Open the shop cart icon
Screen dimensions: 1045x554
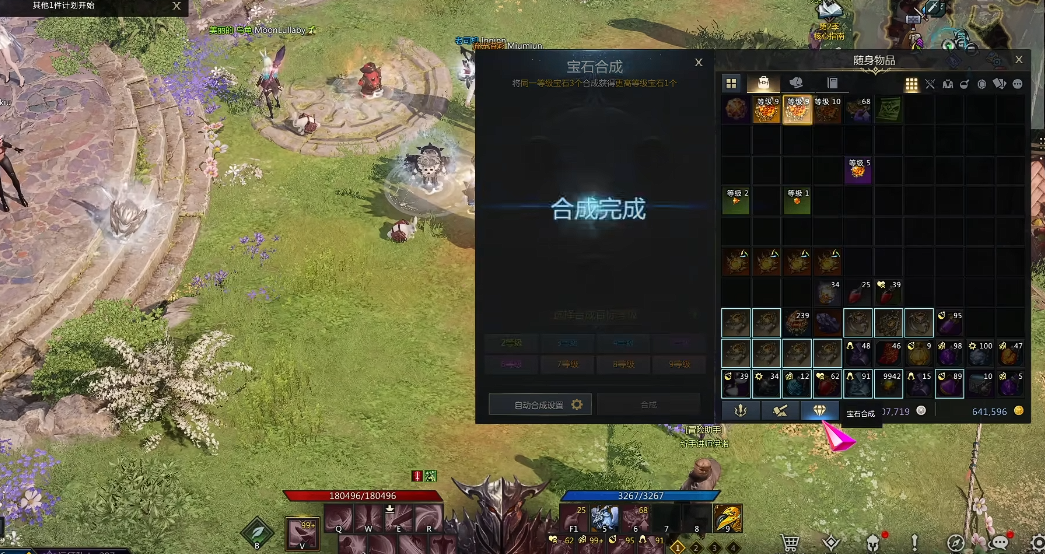coord(790,541)
